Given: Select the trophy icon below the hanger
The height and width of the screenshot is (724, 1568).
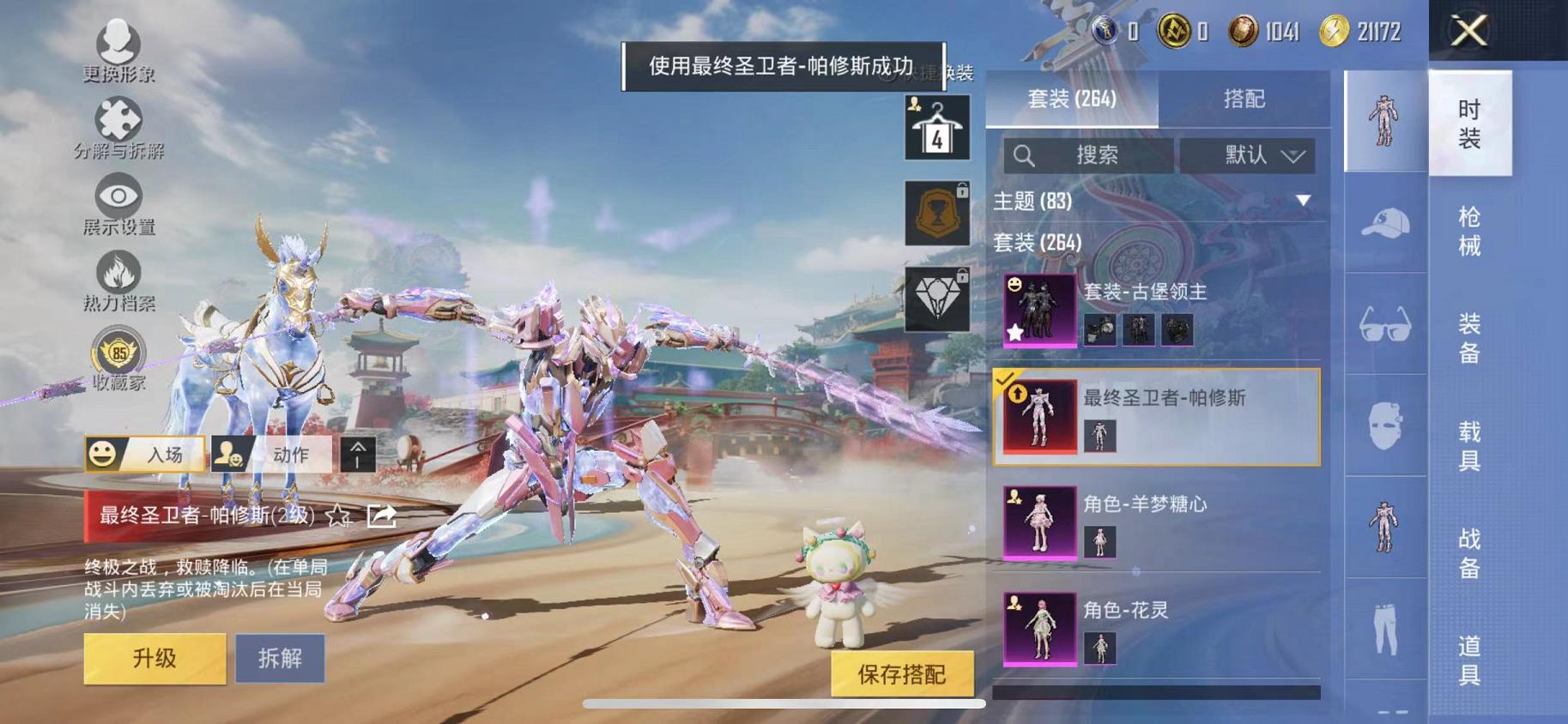Looking at the screenshot, I should point(935,213).
